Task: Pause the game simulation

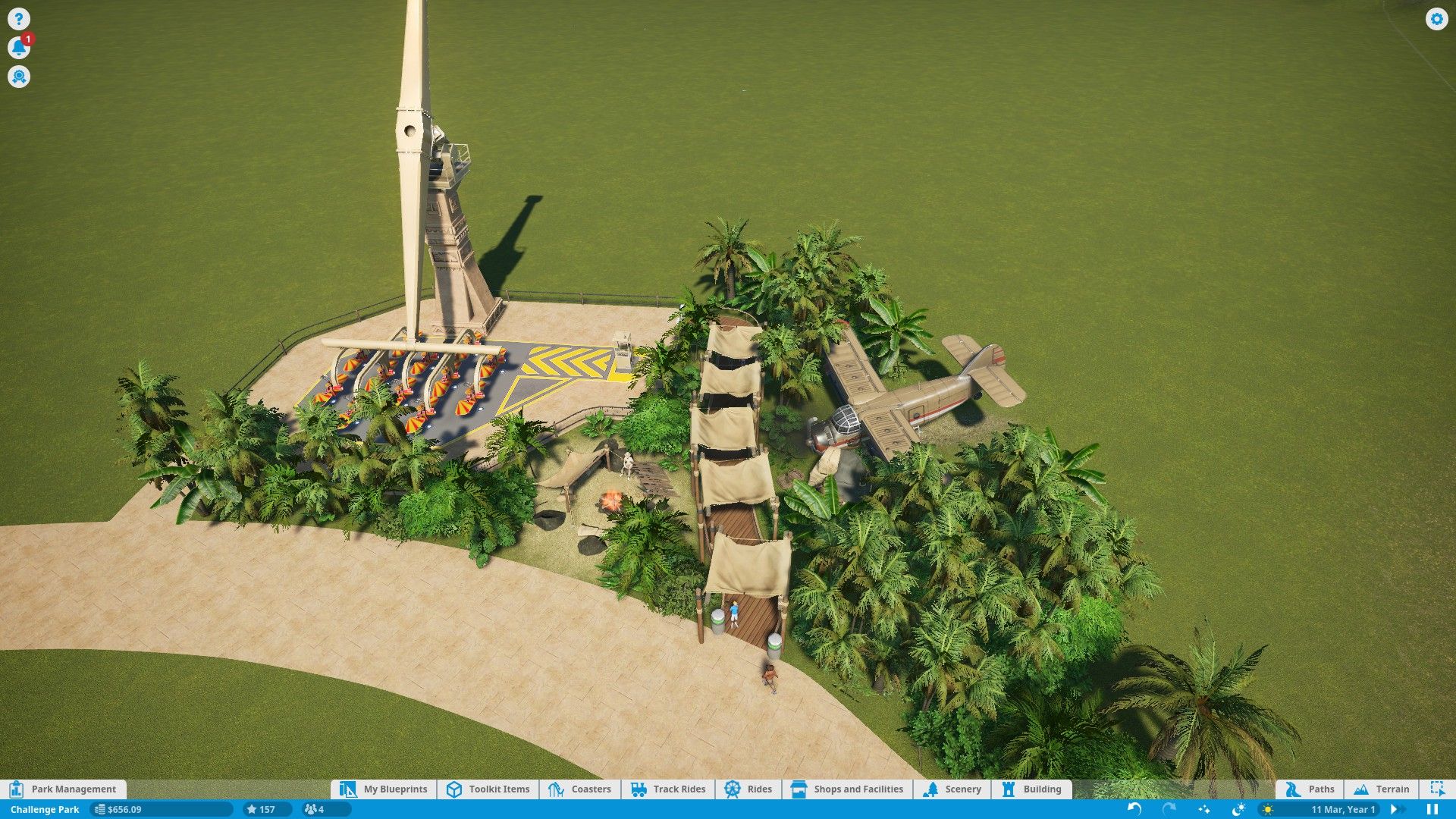Action: point(1432,808)
